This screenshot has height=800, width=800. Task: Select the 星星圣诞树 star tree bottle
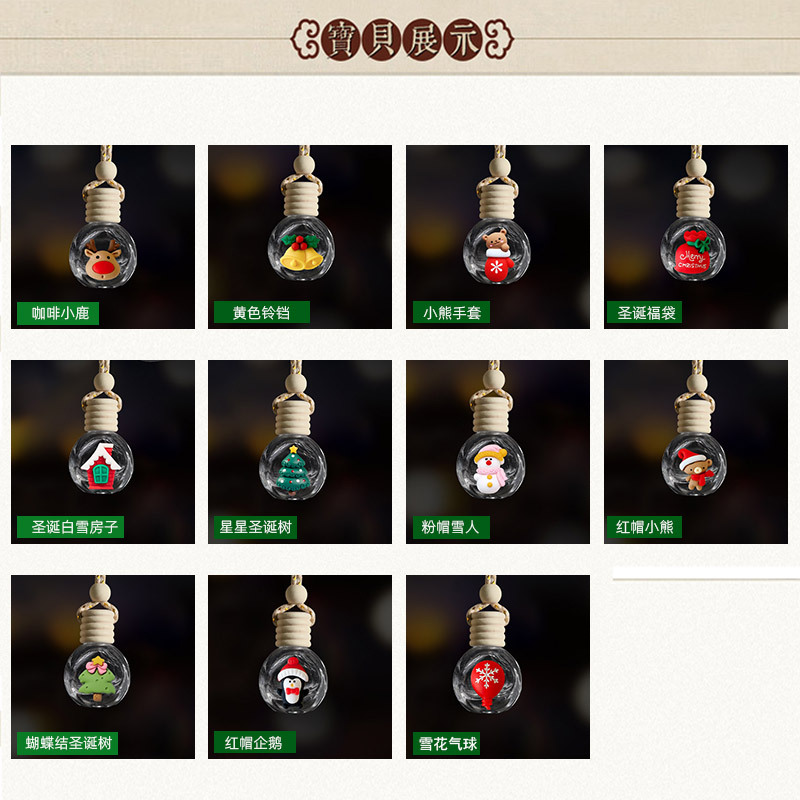[x=299, y=452]
